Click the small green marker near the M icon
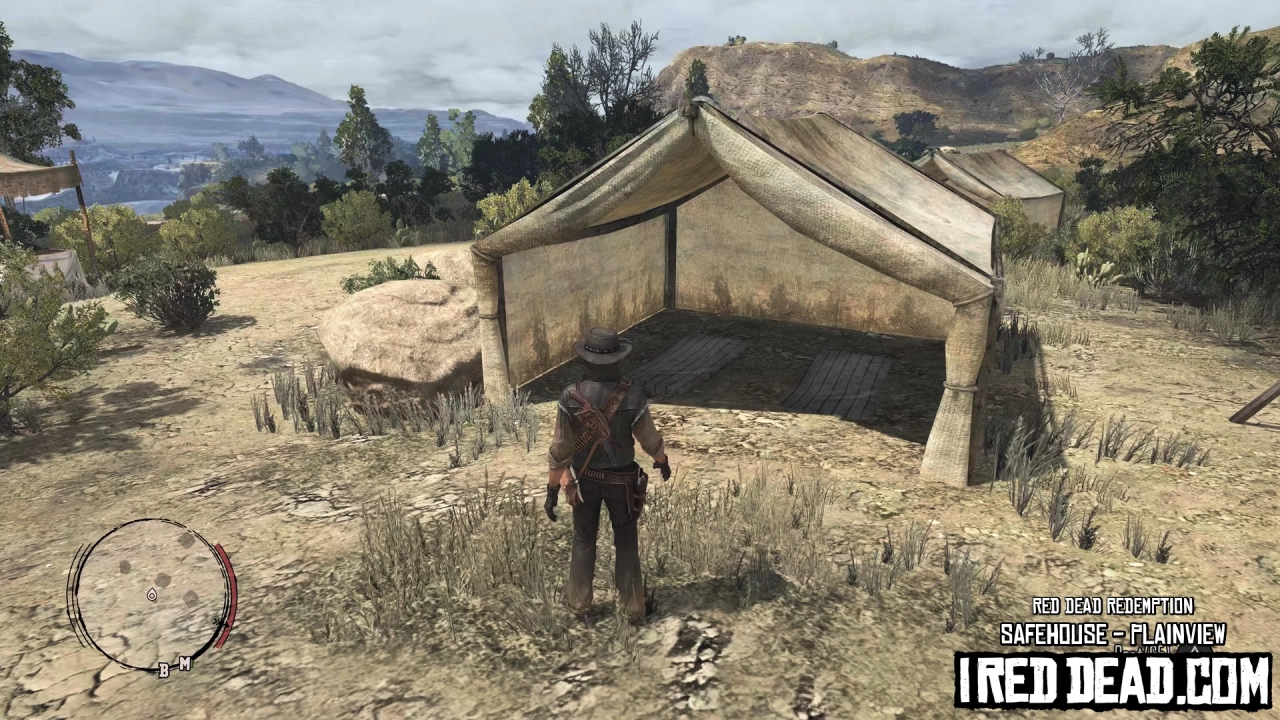Screen dimensions: 1280x720 (x=193, y=661)
